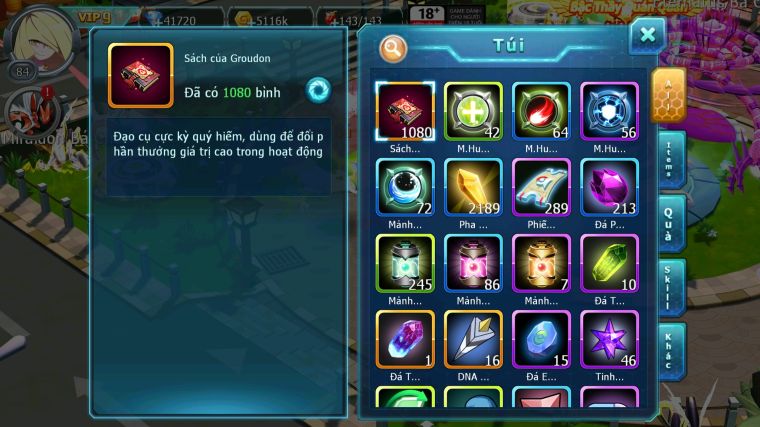The height and width of the screenshot is (427, 760).
Task: Choose the pink canister with 86
Action: pos(473,263)
